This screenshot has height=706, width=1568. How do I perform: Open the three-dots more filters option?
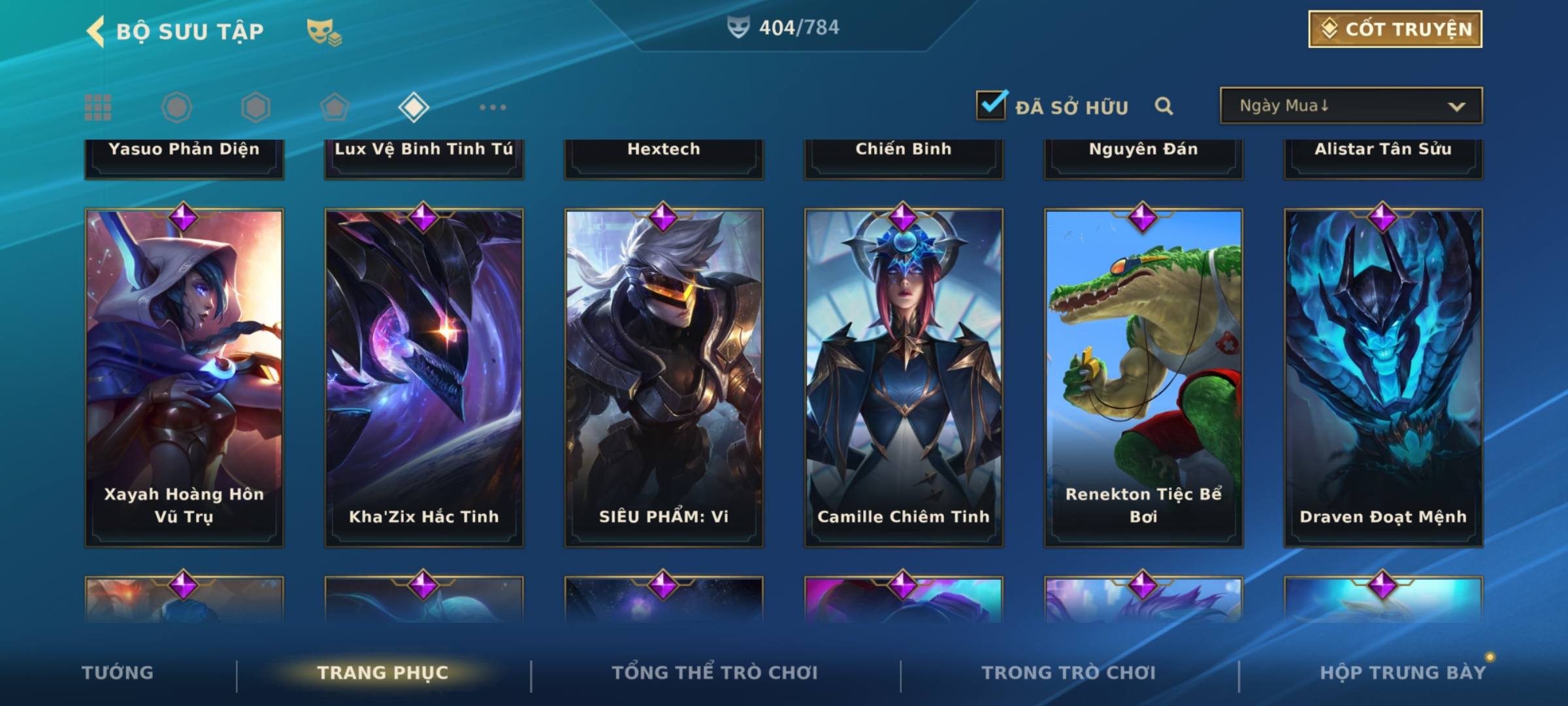[x=493, y=107]
